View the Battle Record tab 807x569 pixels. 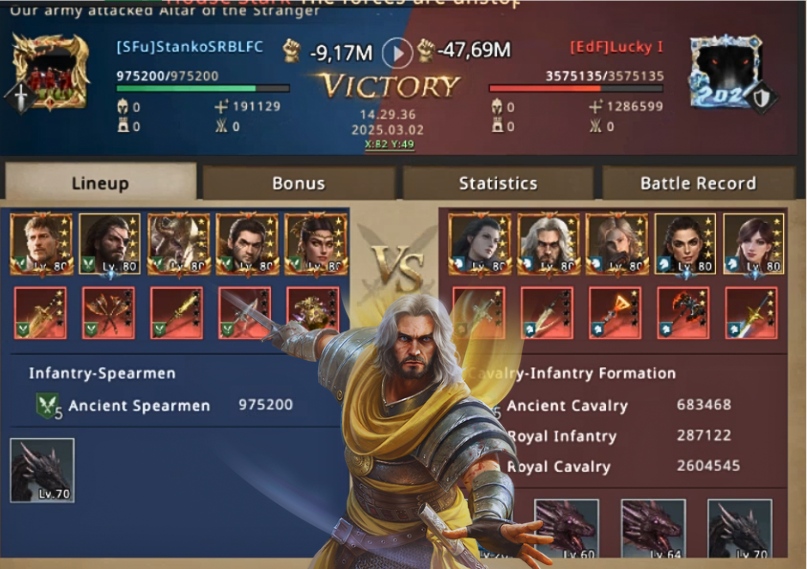698,183
